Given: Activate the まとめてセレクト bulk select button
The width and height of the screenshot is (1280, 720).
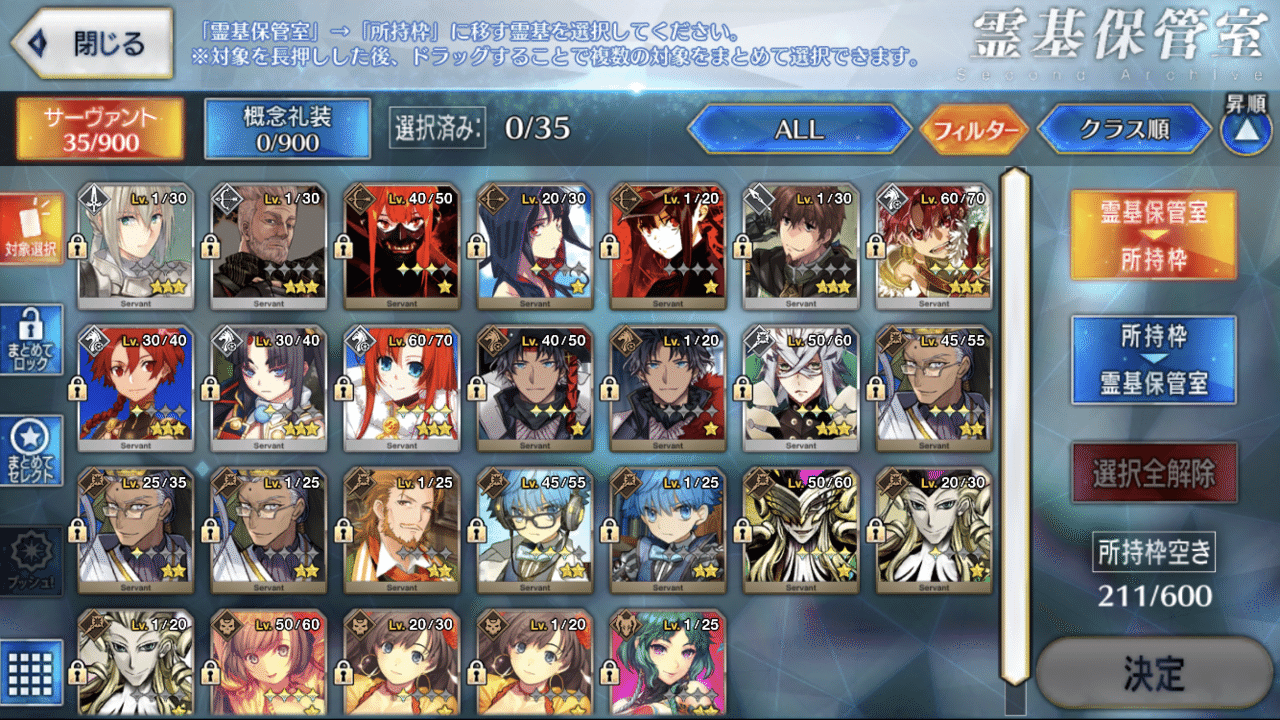Looking at the screenshot, I should pos(32,451).
